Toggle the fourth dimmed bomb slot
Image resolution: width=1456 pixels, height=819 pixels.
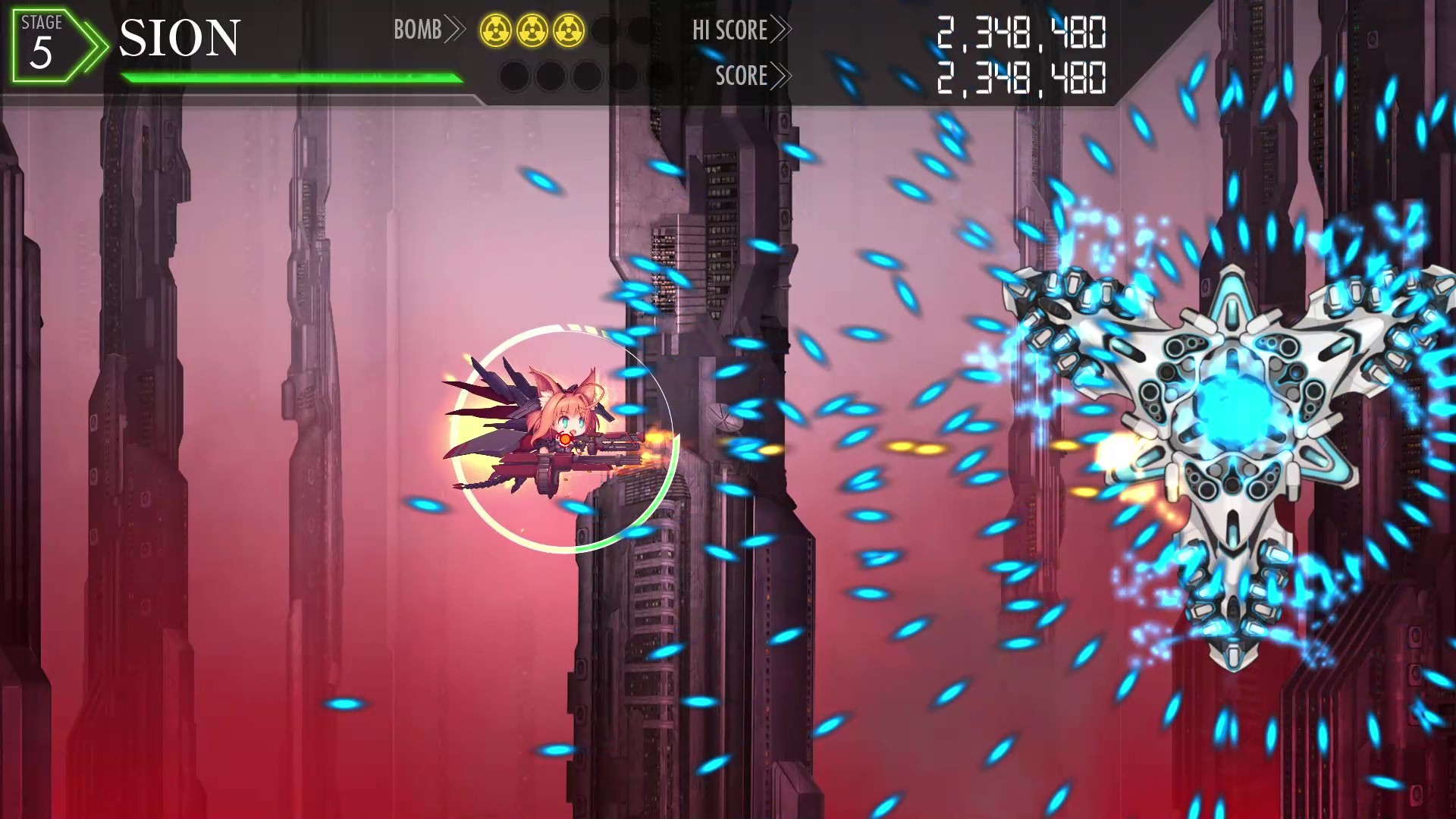[550, 76]
